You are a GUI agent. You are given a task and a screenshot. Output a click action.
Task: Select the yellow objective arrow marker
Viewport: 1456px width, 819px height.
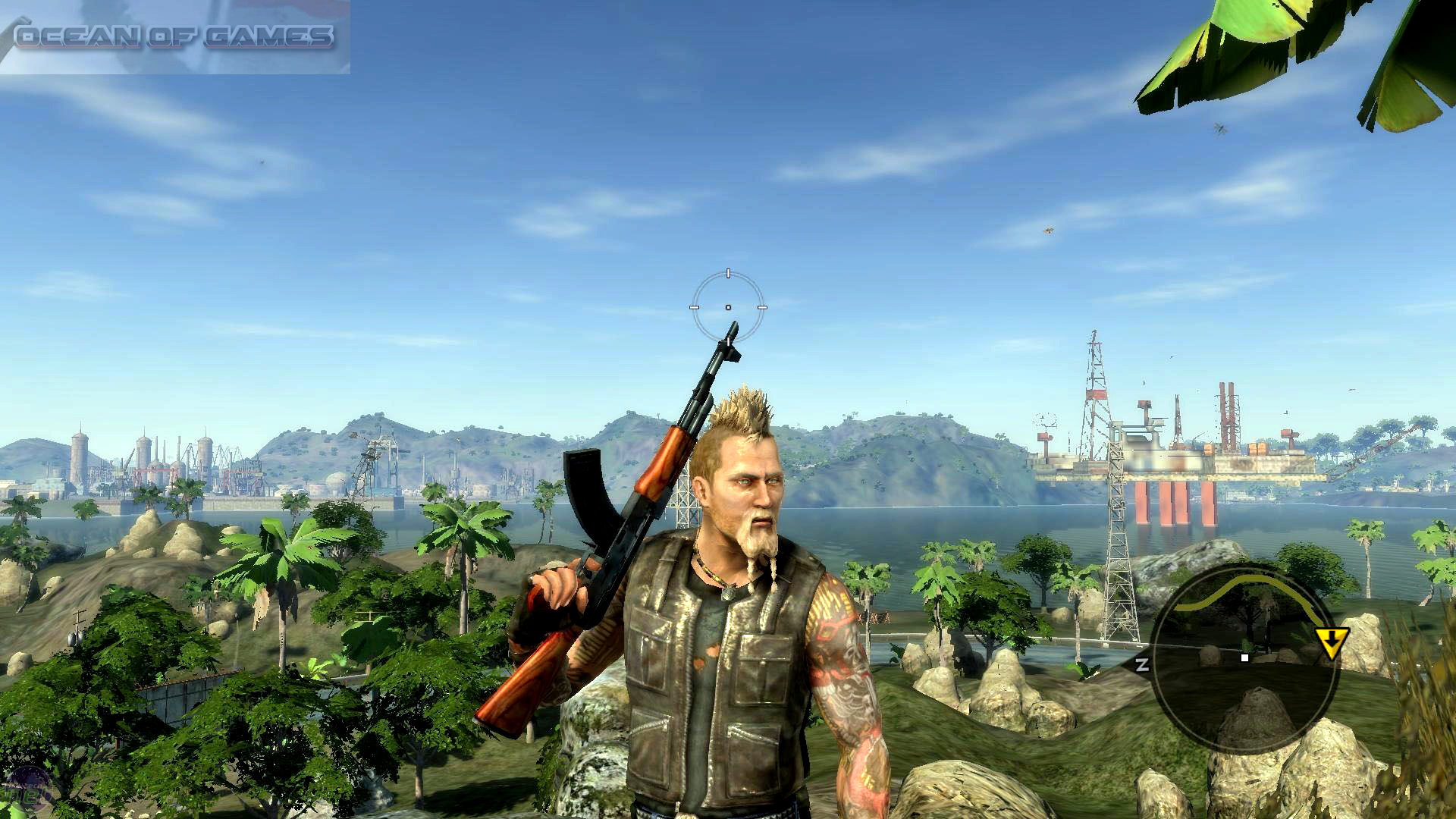click(x=1332, y=642)
